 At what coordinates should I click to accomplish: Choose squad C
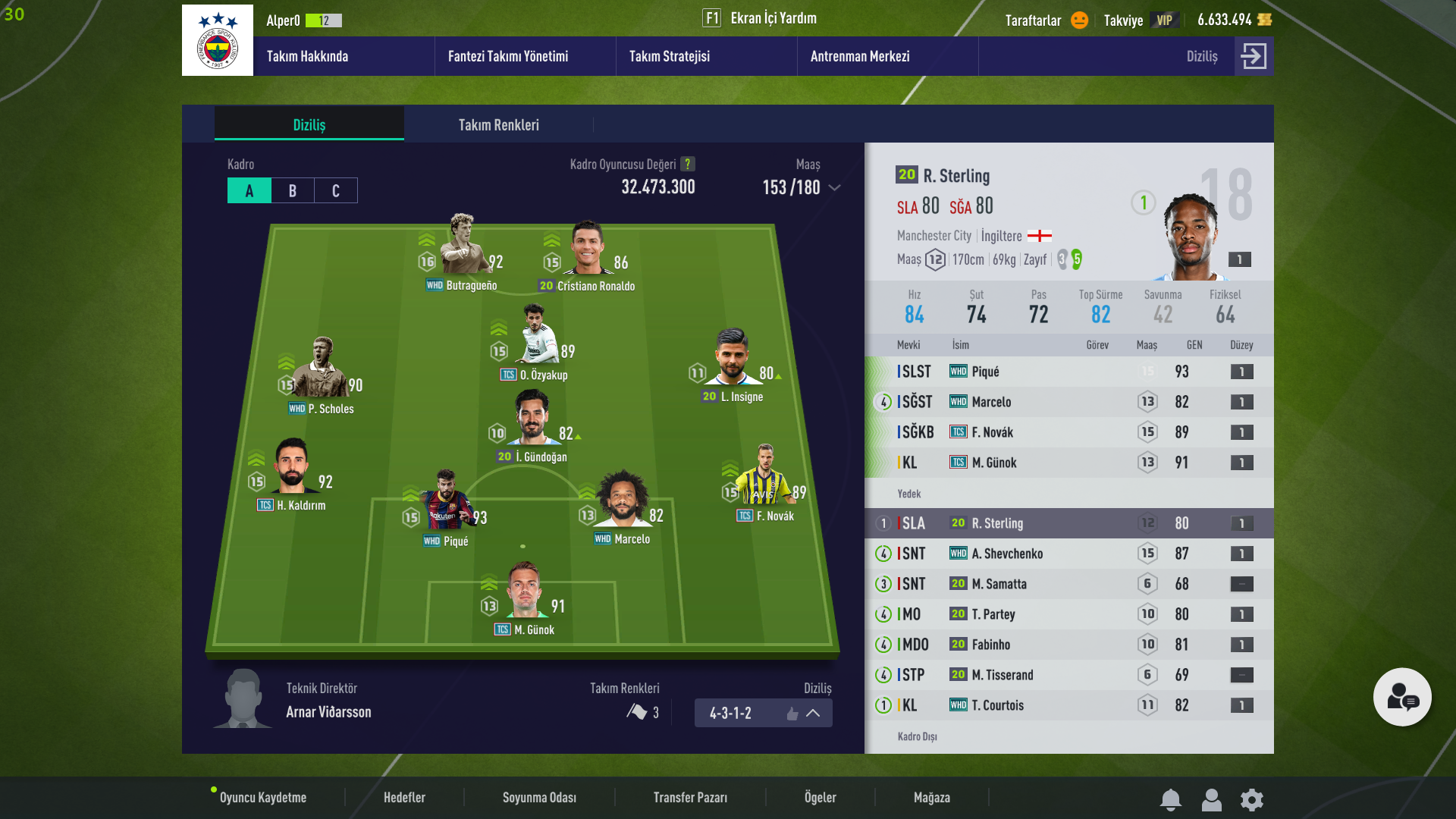click(x=336, y=190)
